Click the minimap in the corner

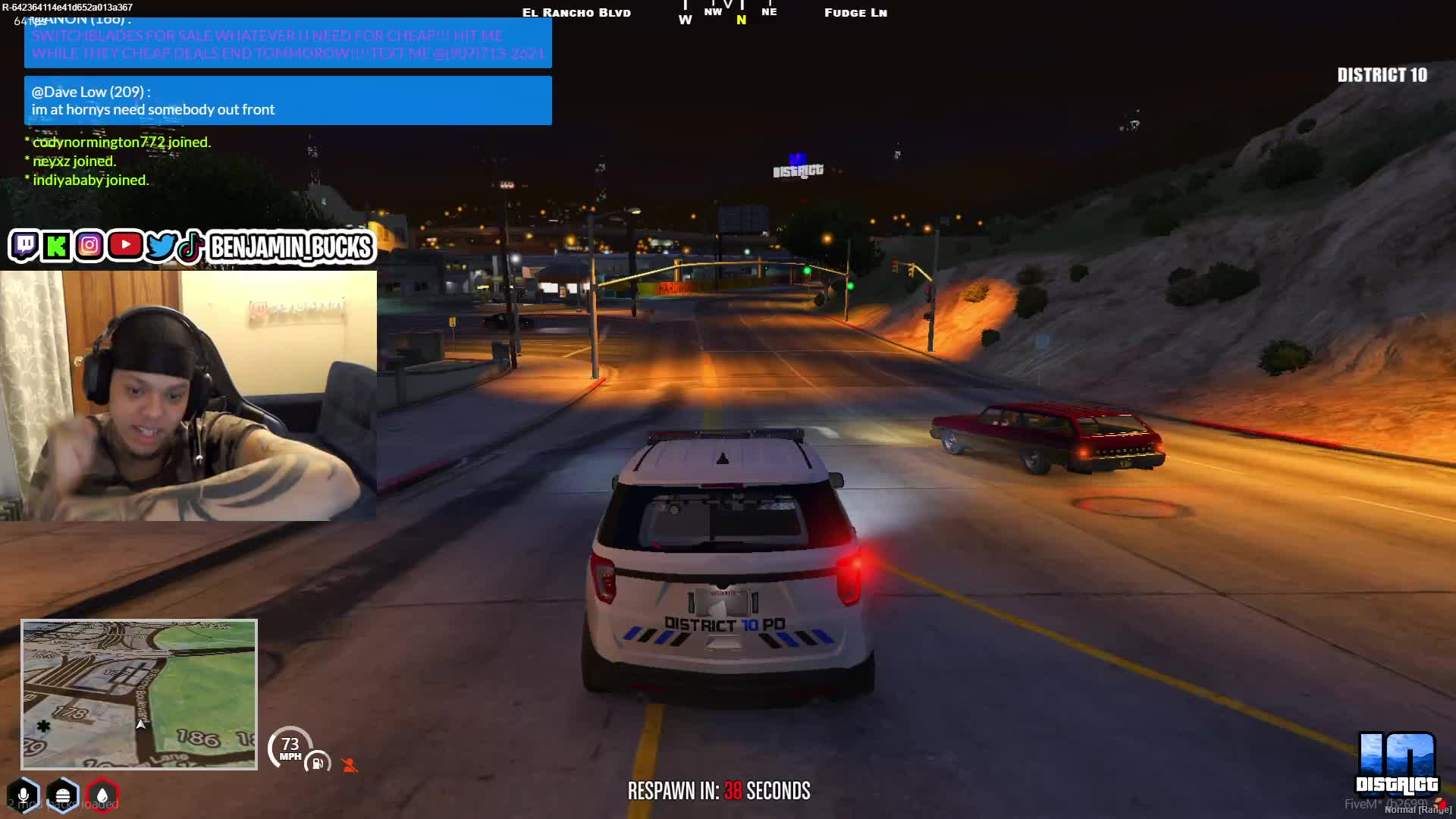coord(139,694)
